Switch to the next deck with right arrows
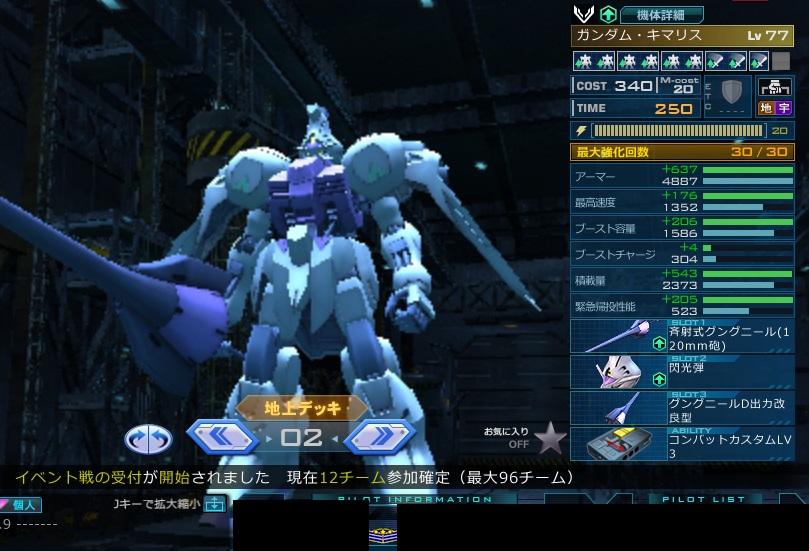Image resolution: width=809 pixels, height=551 pixels. point(379,436)
